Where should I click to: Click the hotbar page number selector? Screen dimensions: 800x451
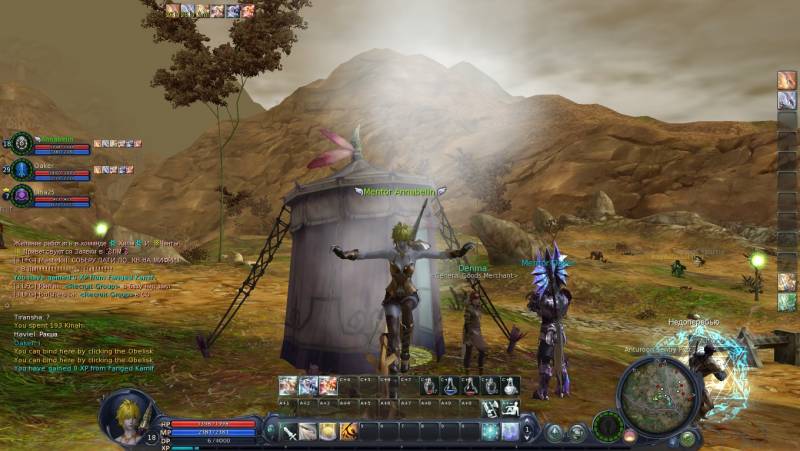pyautogui.click(x=528, y=431)
